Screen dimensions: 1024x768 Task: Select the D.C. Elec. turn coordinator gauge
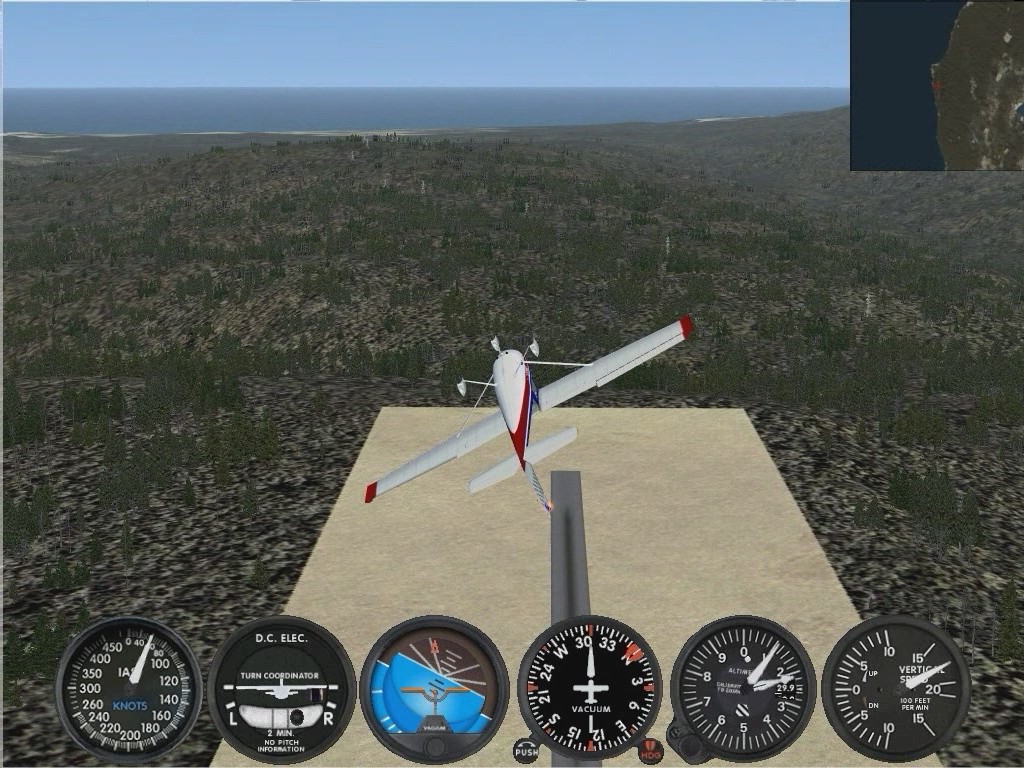click(x=281, y=688)
